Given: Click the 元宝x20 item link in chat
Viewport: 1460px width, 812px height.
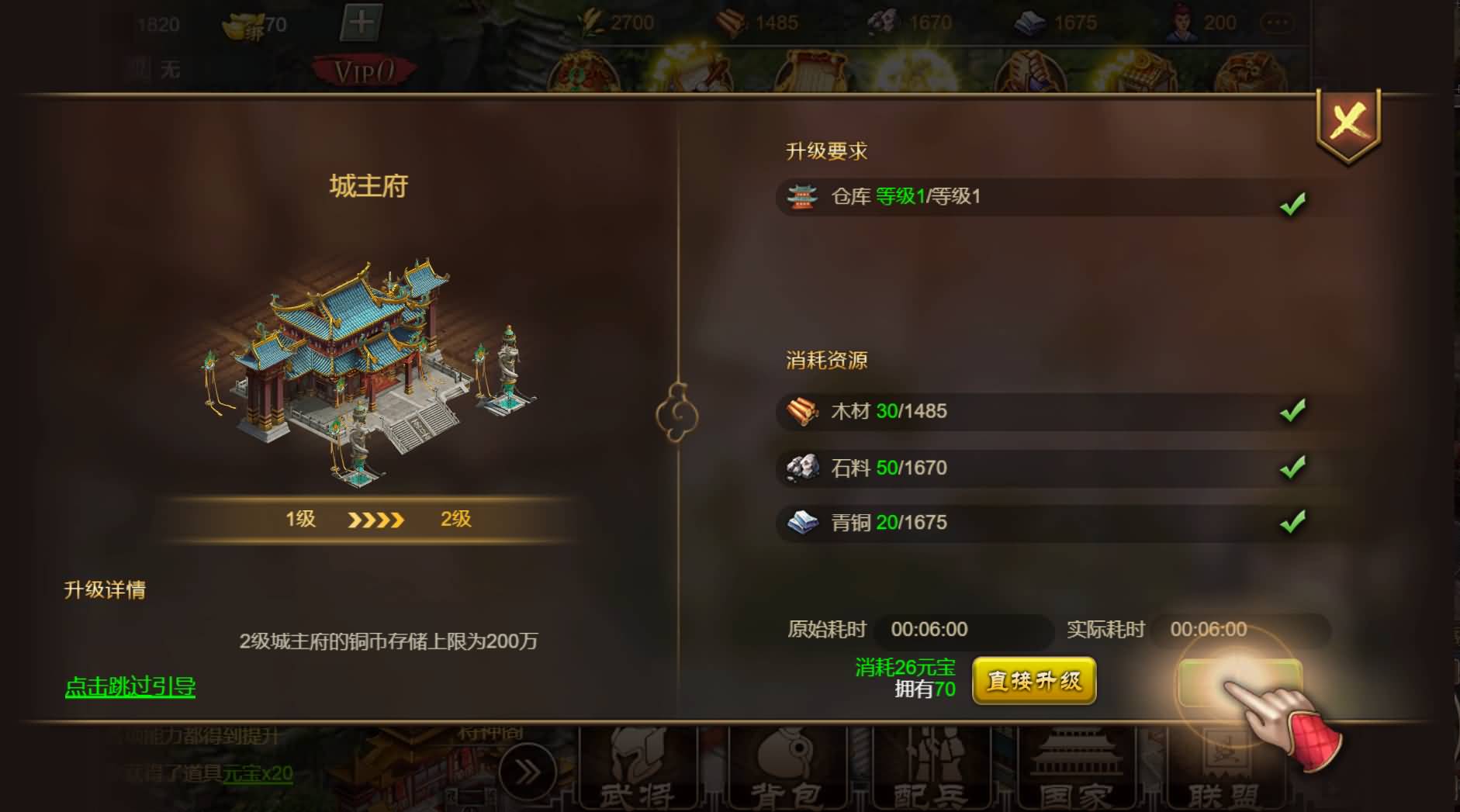Looking at the screenshot, I should point(258,773).
